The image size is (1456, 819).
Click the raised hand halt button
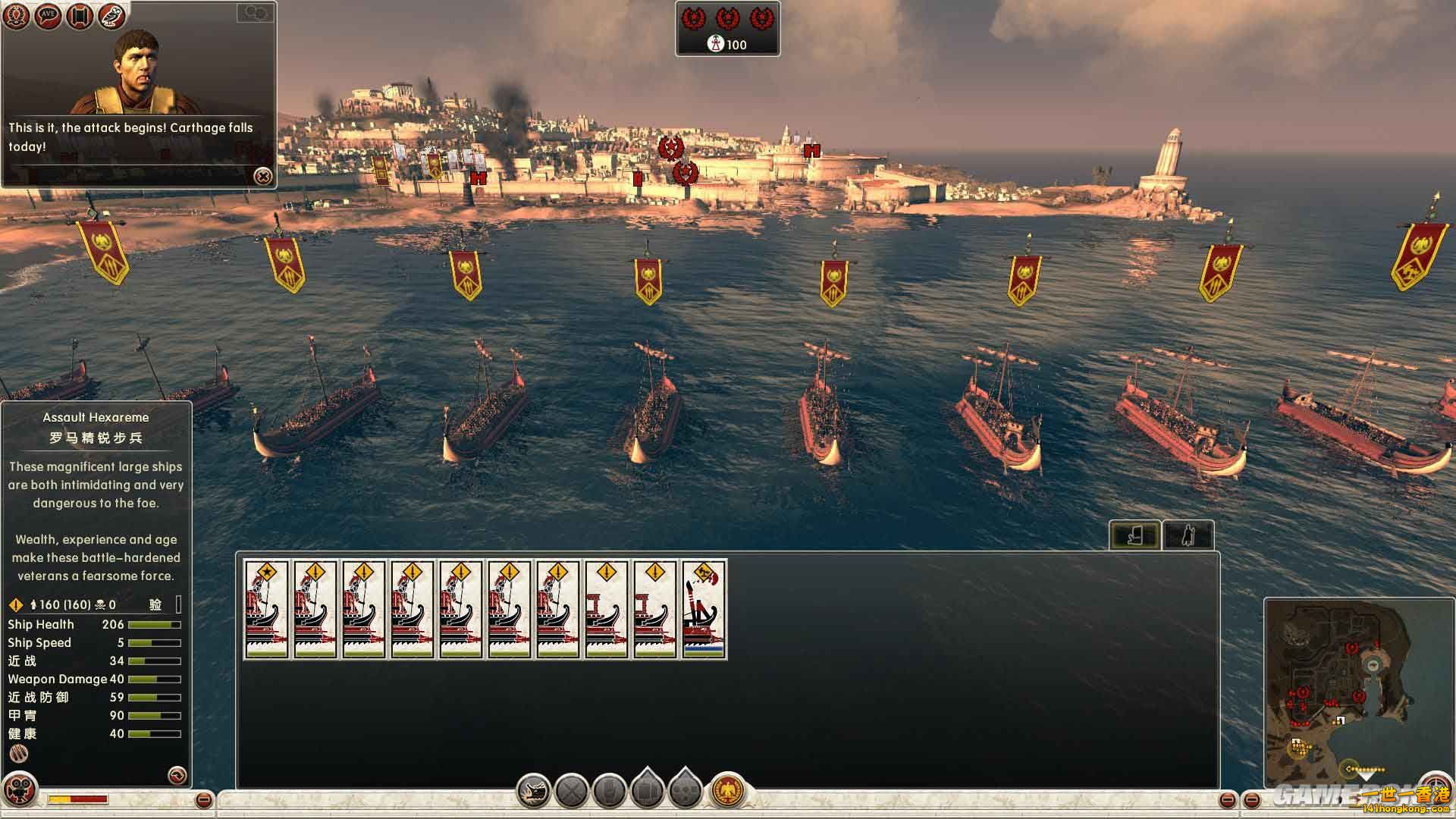609,792
